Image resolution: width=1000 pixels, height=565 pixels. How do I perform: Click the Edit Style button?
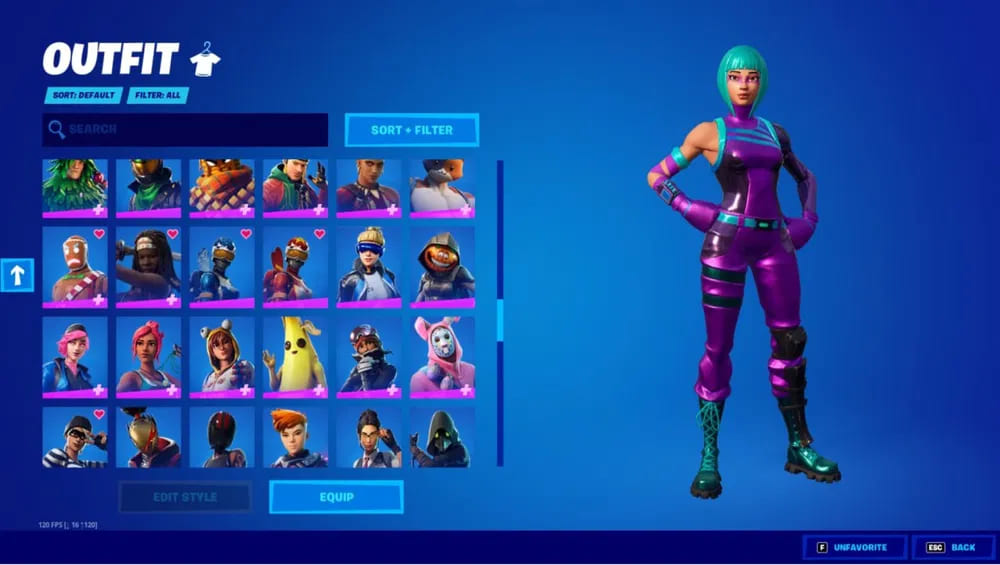[x=185, y=497]
